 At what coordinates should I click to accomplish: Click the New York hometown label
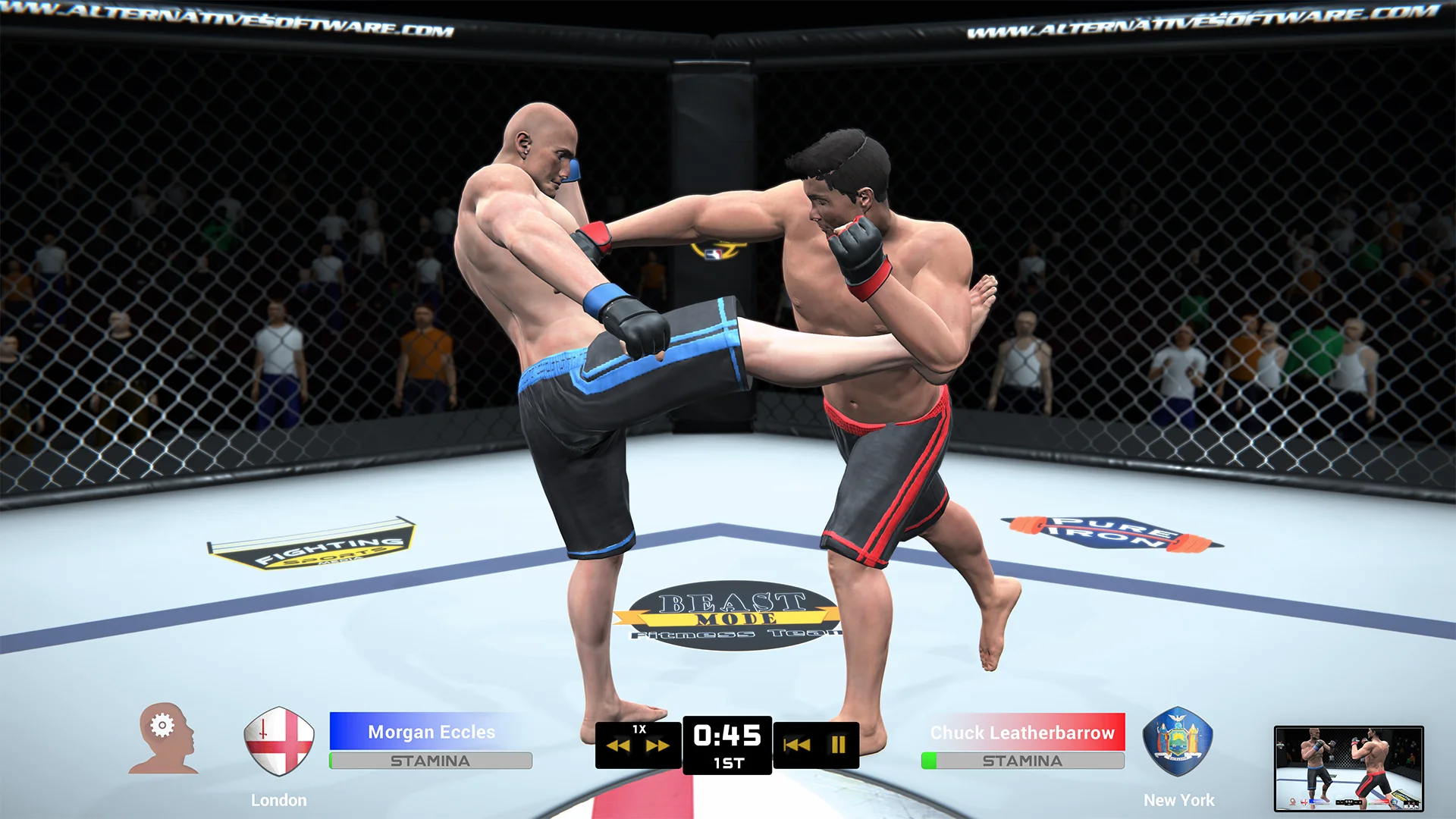pos(1178,799)
